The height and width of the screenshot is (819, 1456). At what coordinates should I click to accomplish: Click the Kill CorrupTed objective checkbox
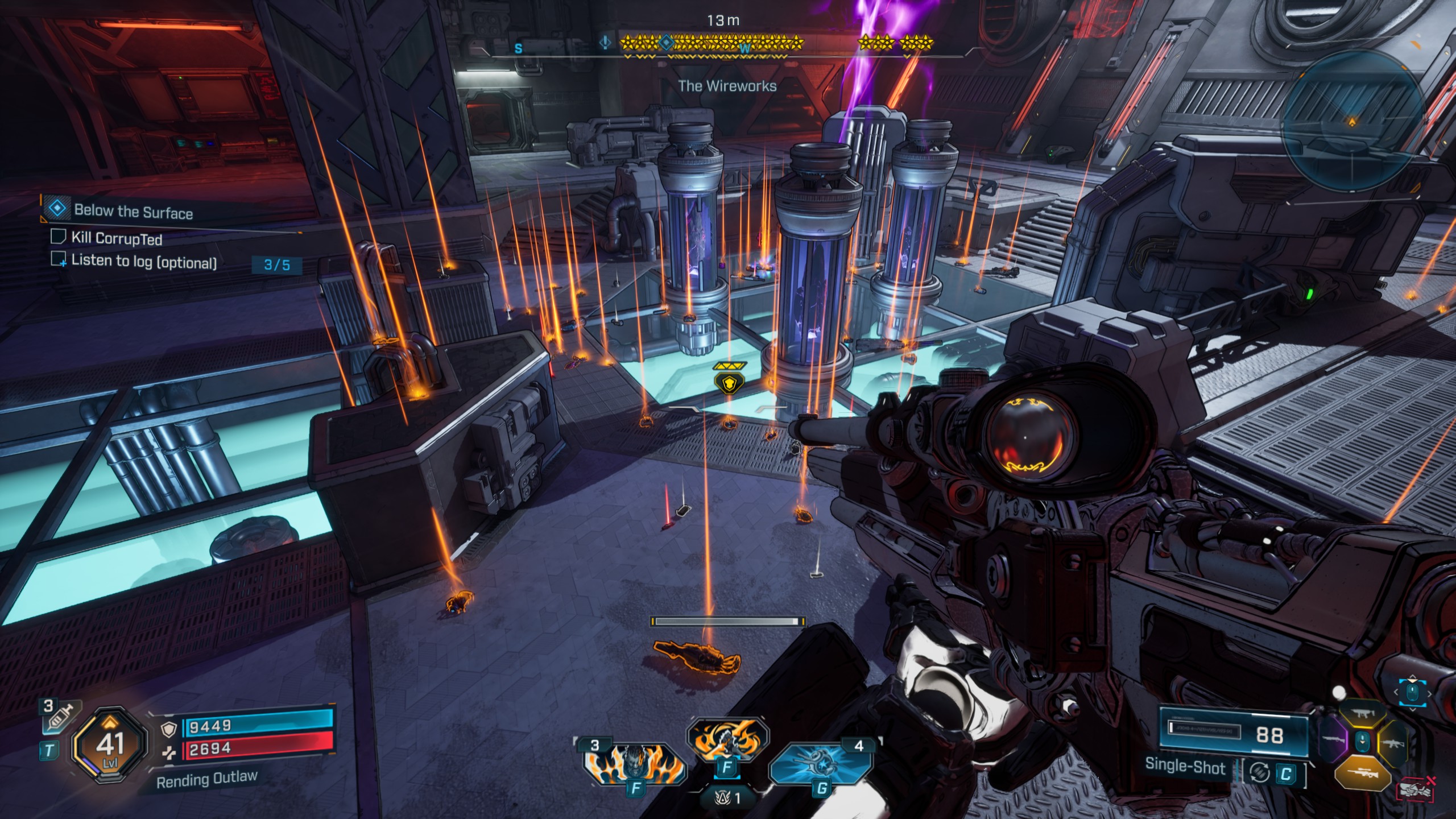[x=58, y=236]
